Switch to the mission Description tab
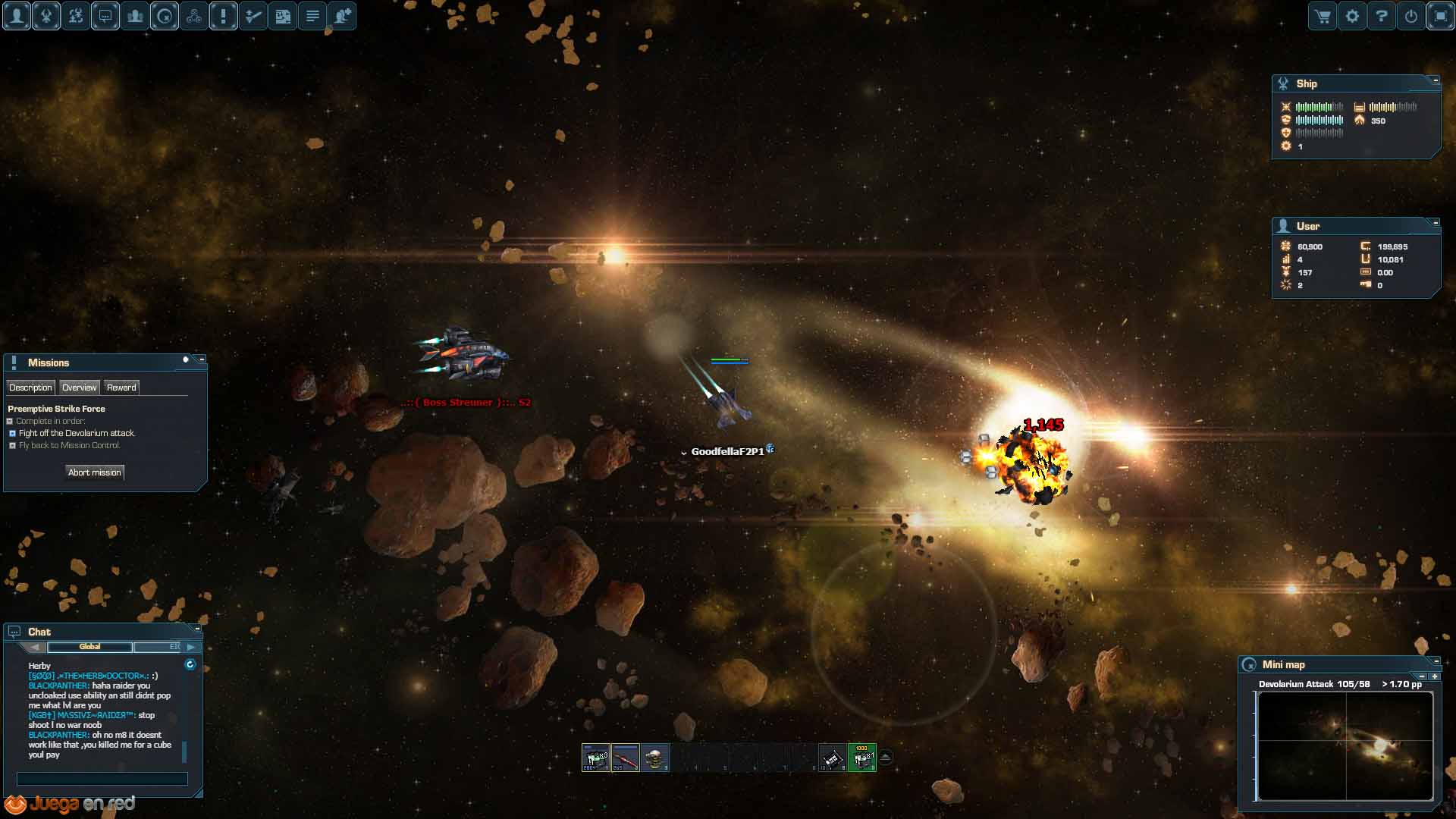This screenshot has height=819, width=1456. pyautogui.click(x=30, y=388)
